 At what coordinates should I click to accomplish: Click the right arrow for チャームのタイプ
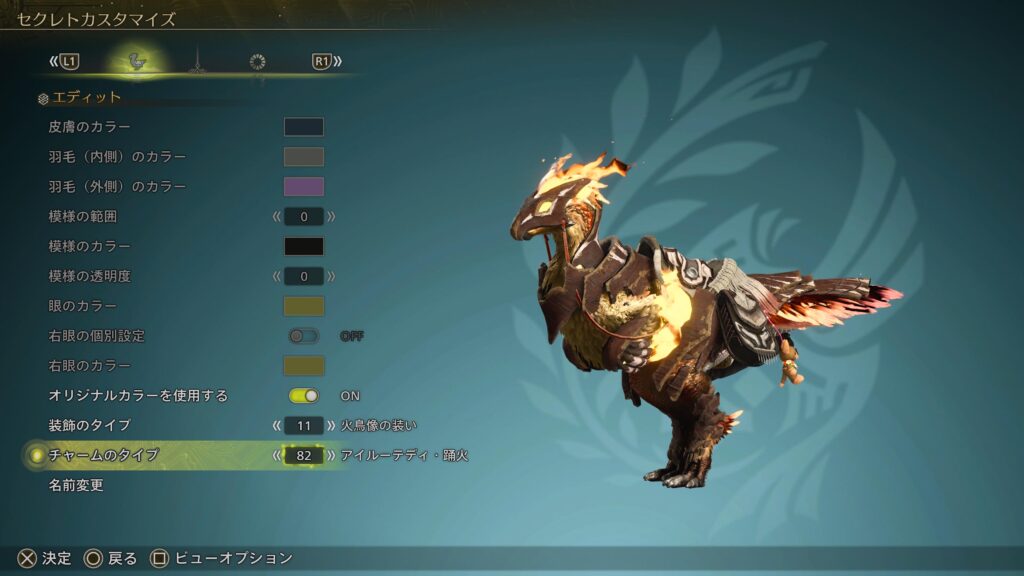[x=331, y=456]
